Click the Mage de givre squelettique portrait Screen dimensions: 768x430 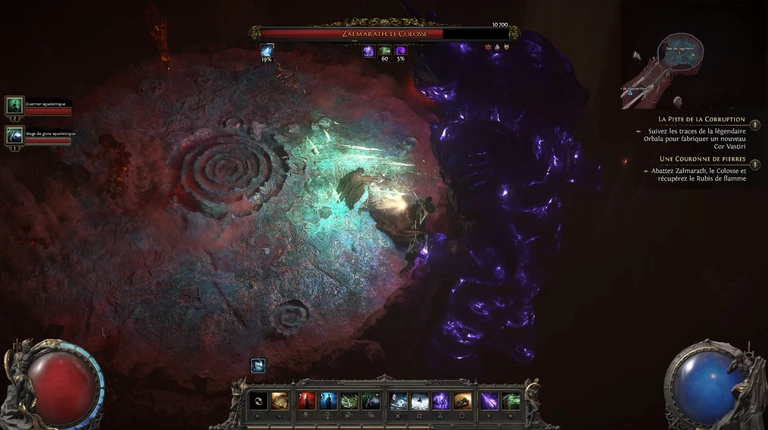point(15,135)
